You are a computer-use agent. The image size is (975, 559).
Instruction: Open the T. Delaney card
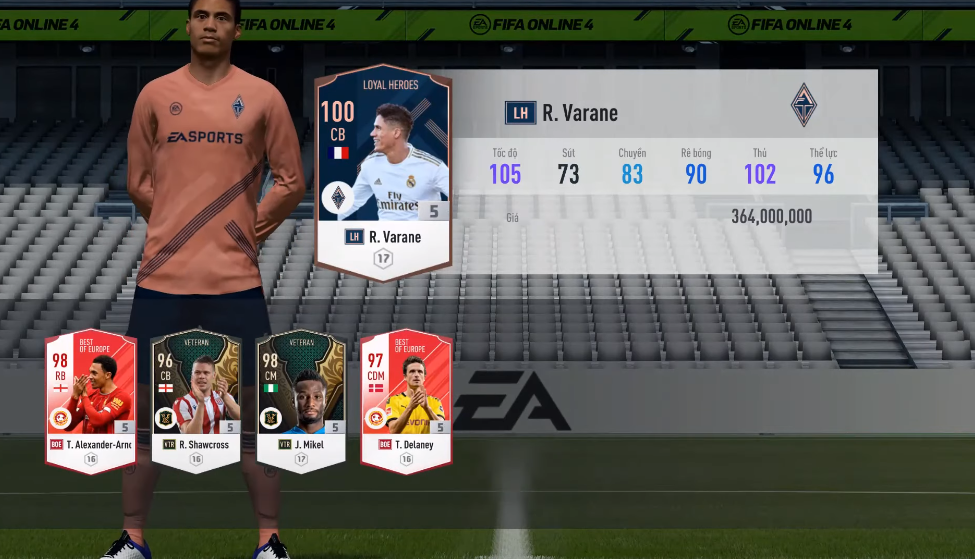point(406,400)
